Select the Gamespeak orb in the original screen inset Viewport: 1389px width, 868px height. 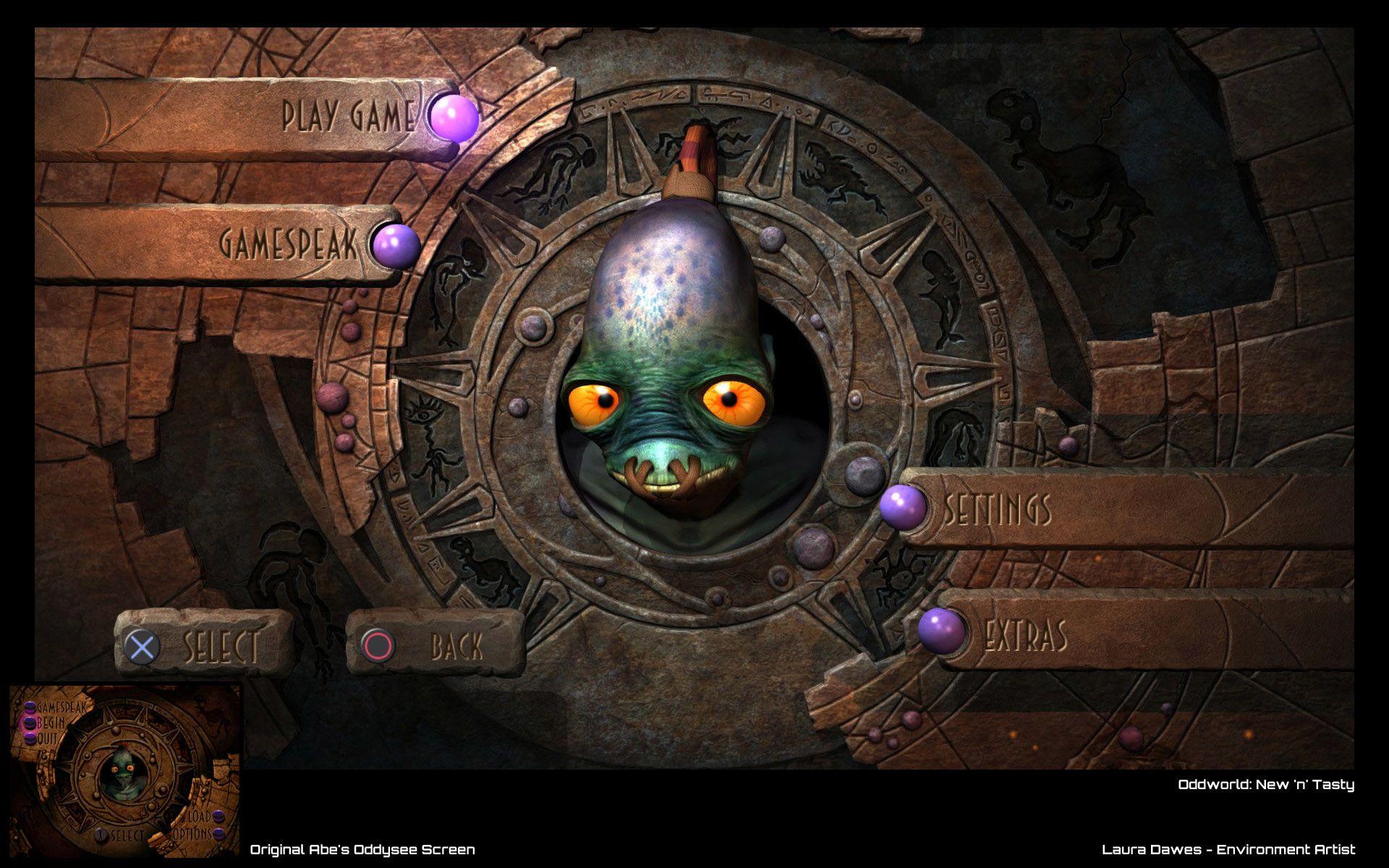pyautogui.click(x=30, y=707)
